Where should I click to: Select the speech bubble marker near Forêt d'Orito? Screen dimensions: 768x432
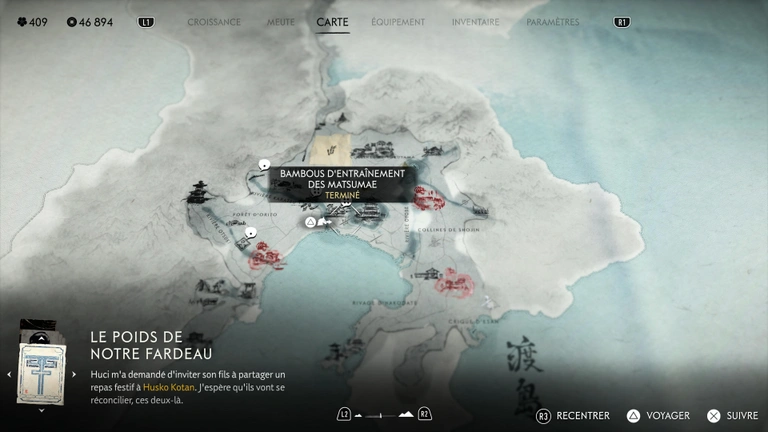click(x=251, y=232)
